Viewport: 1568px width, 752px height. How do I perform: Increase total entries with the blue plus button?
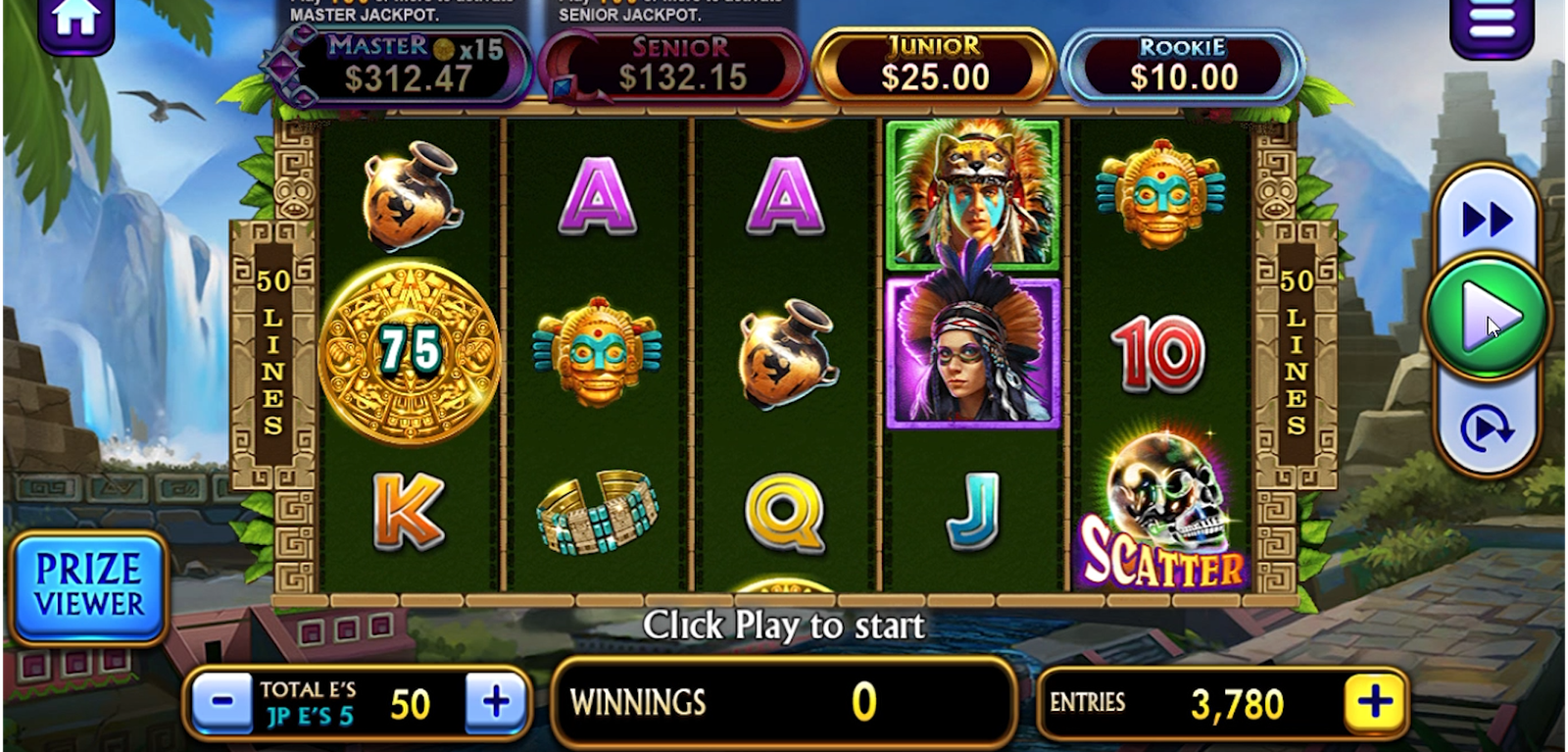[x=496, y=702]
